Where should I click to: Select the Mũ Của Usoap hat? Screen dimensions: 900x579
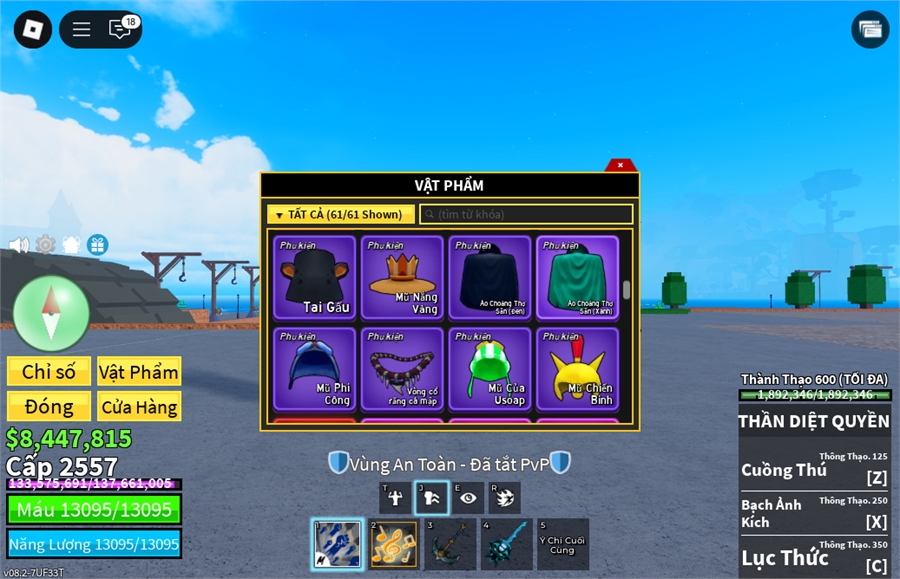click(490, 369)
